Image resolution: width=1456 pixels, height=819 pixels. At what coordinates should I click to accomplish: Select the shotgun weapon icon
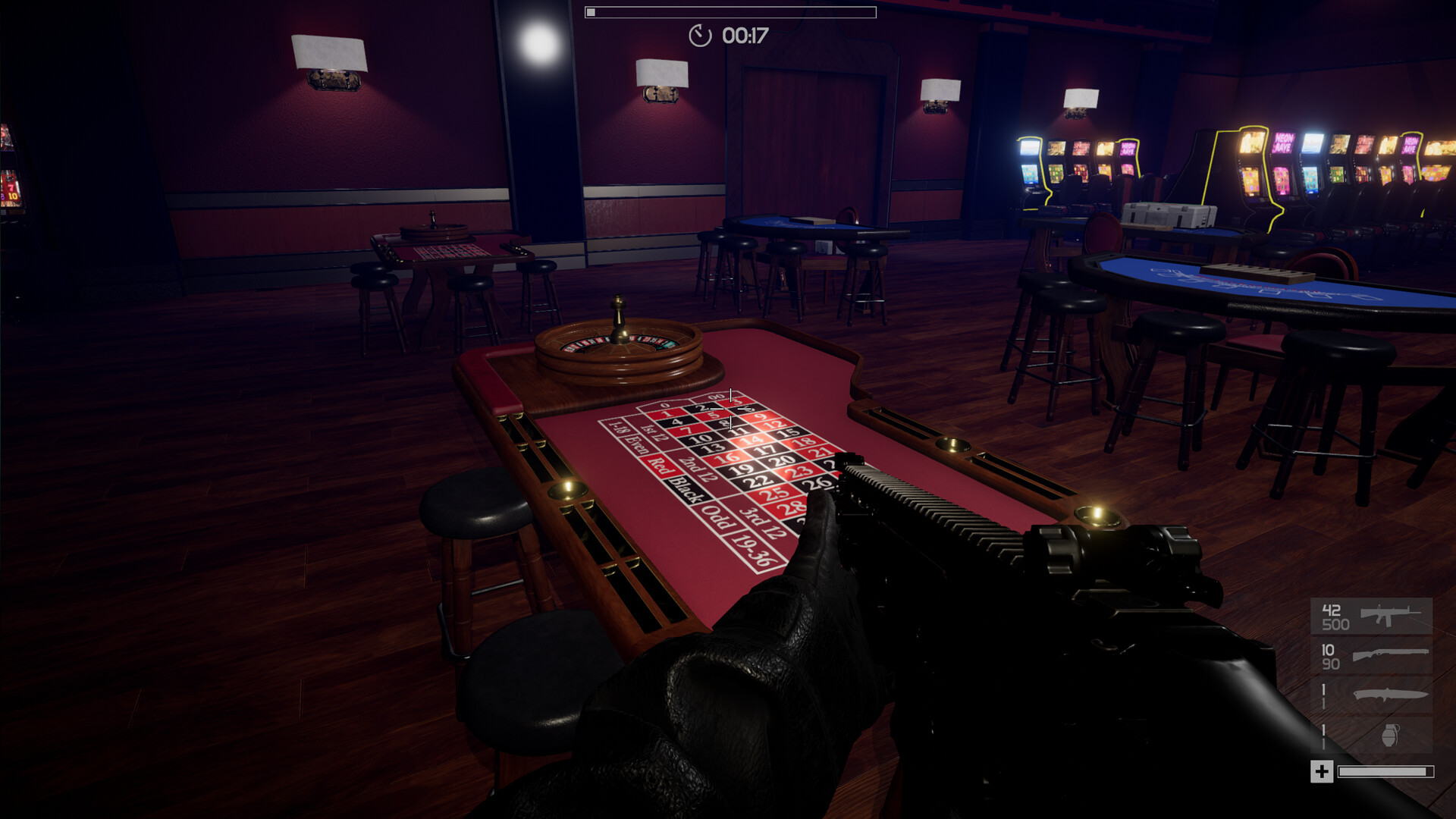coord(1390,654)
